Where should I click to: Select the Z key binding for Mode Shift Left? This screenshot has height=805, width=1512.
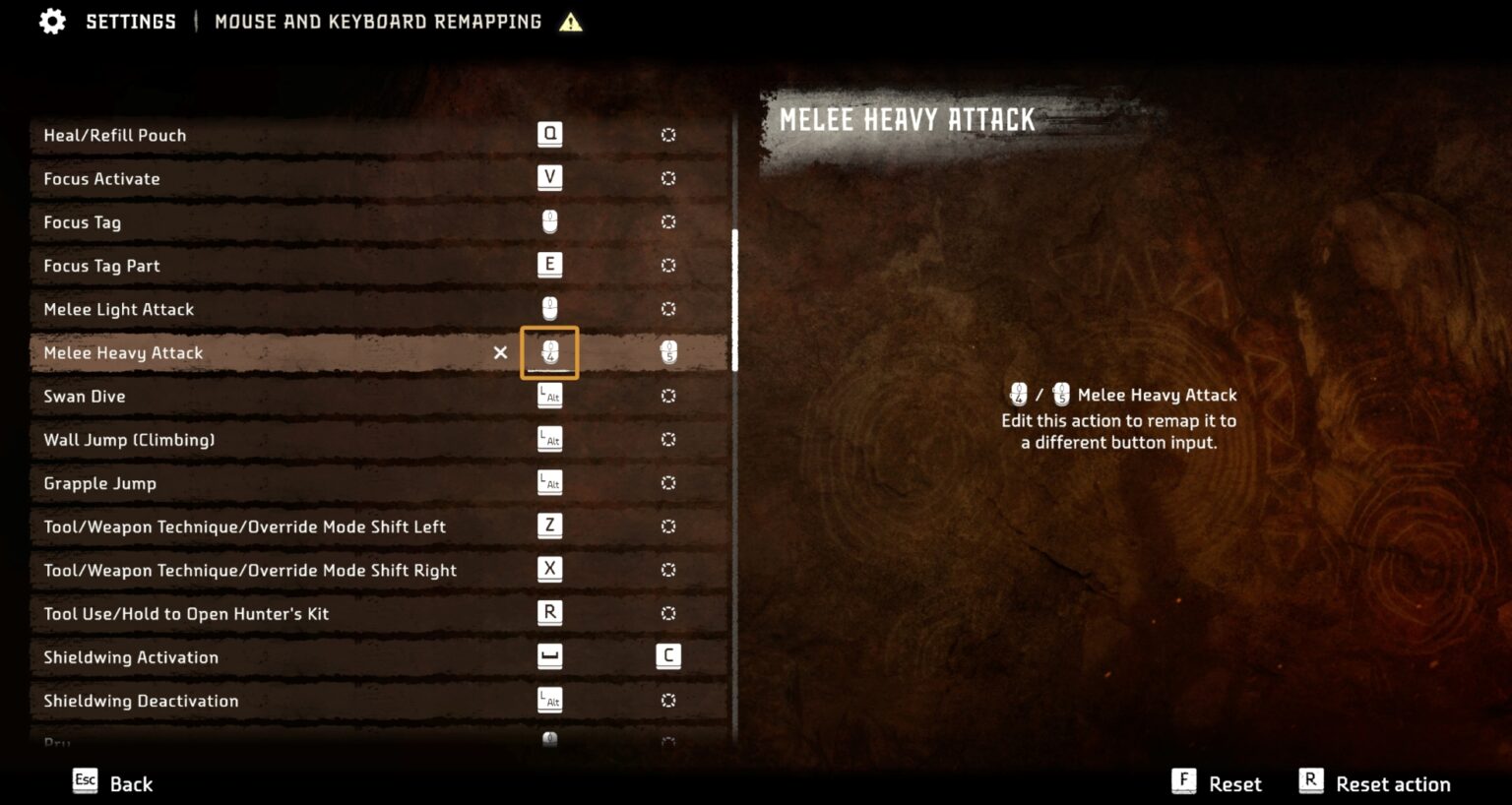549,526
